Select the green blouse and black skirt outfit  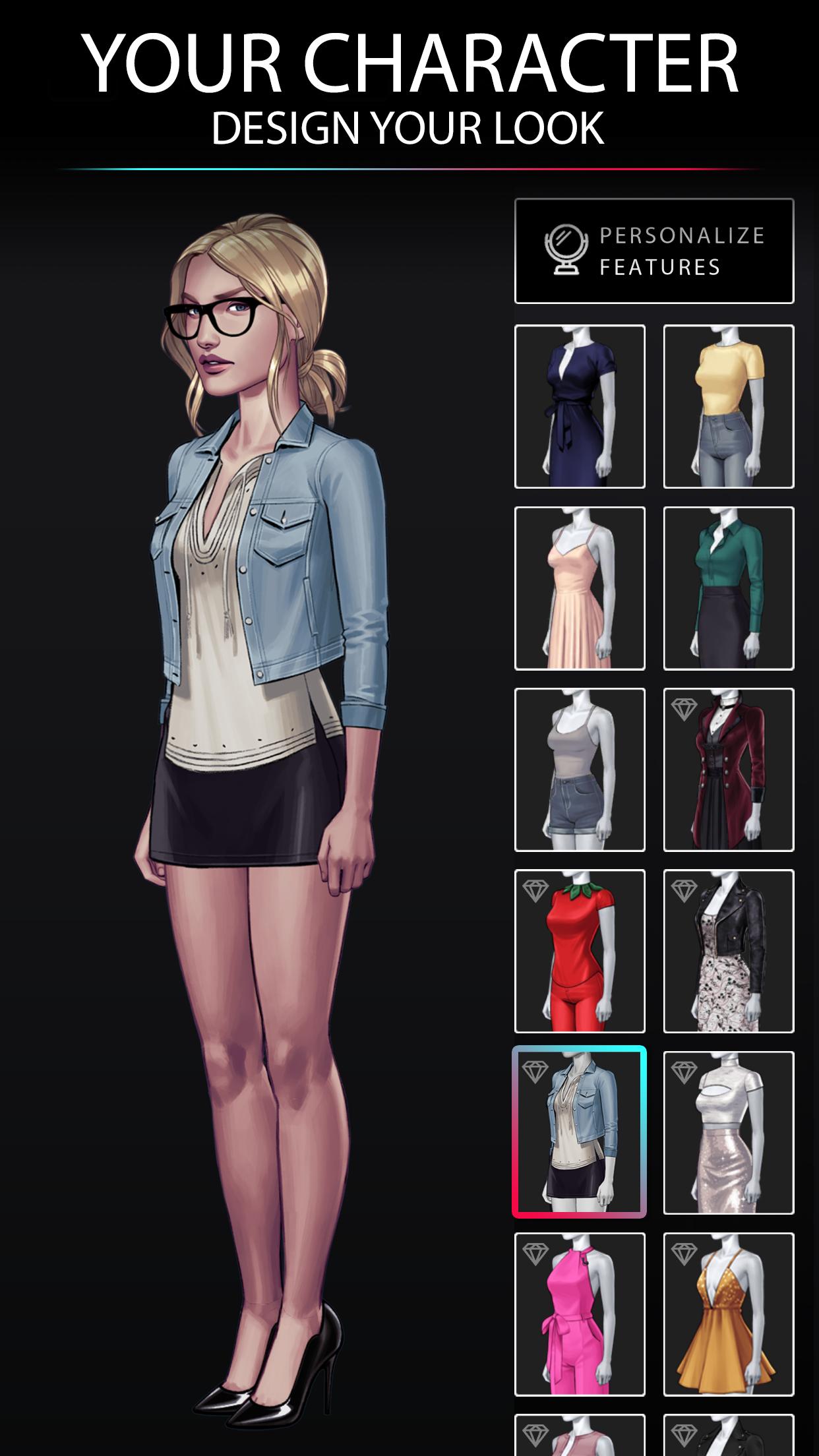[x=729, y=588]
